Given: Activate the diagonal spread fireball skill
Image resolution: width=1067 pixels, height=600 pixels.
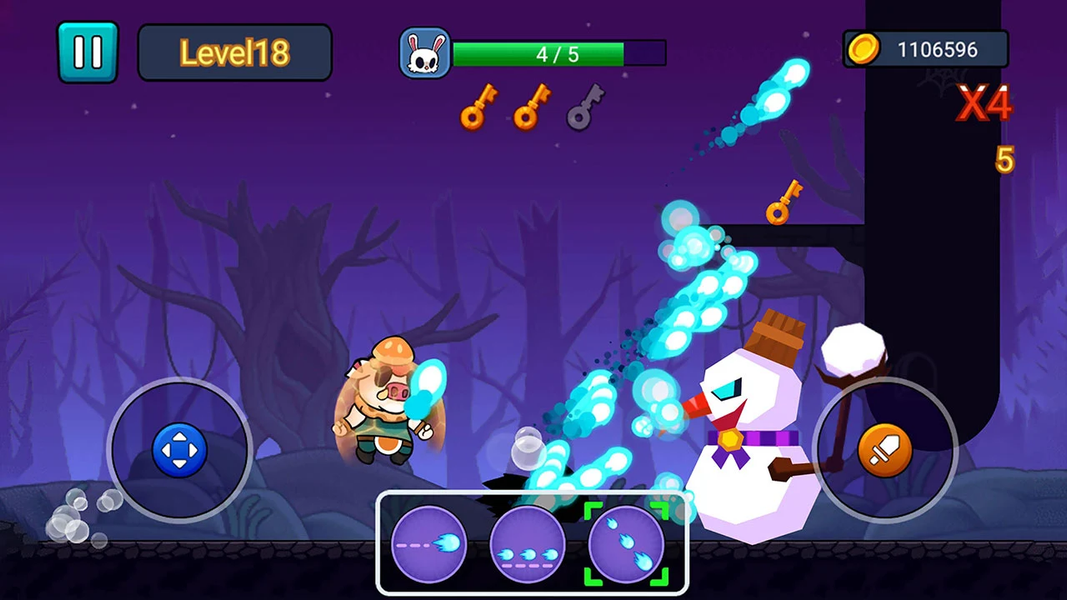Looking at the screenshot, I should [x=625, y=545].
